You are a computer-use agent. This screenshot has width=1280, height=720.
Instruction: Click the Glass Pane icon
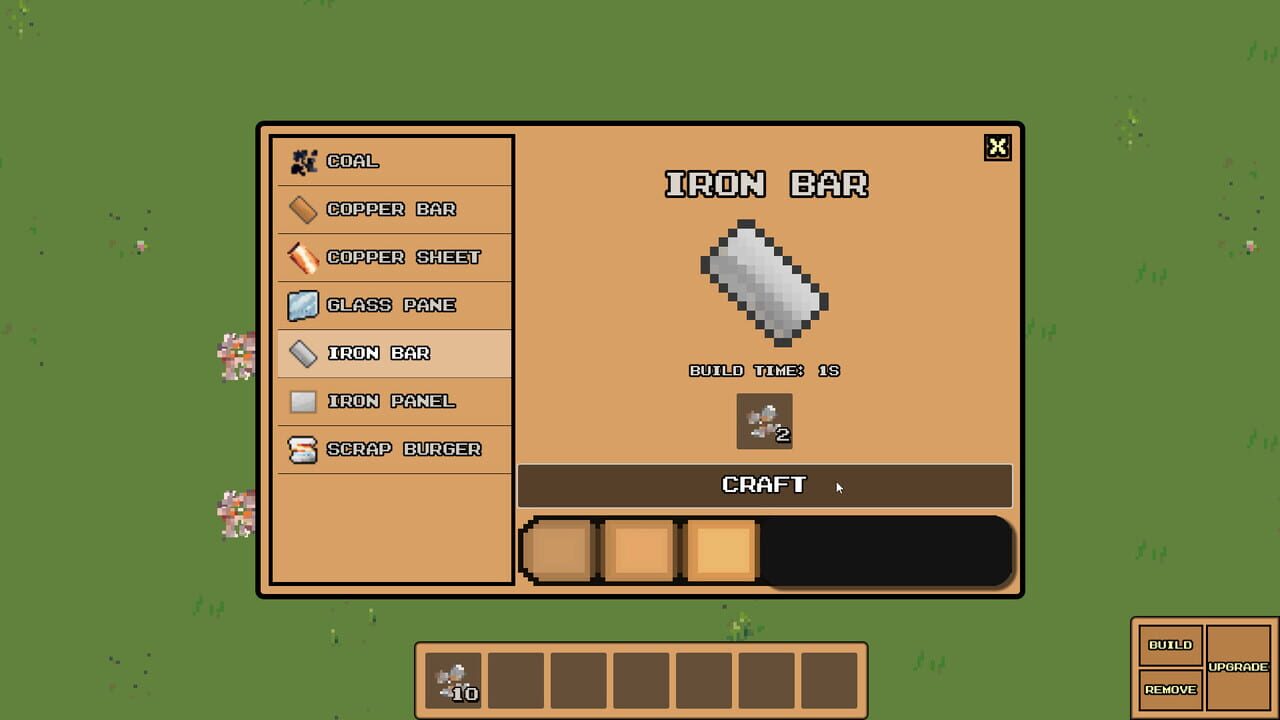(301, 304)
